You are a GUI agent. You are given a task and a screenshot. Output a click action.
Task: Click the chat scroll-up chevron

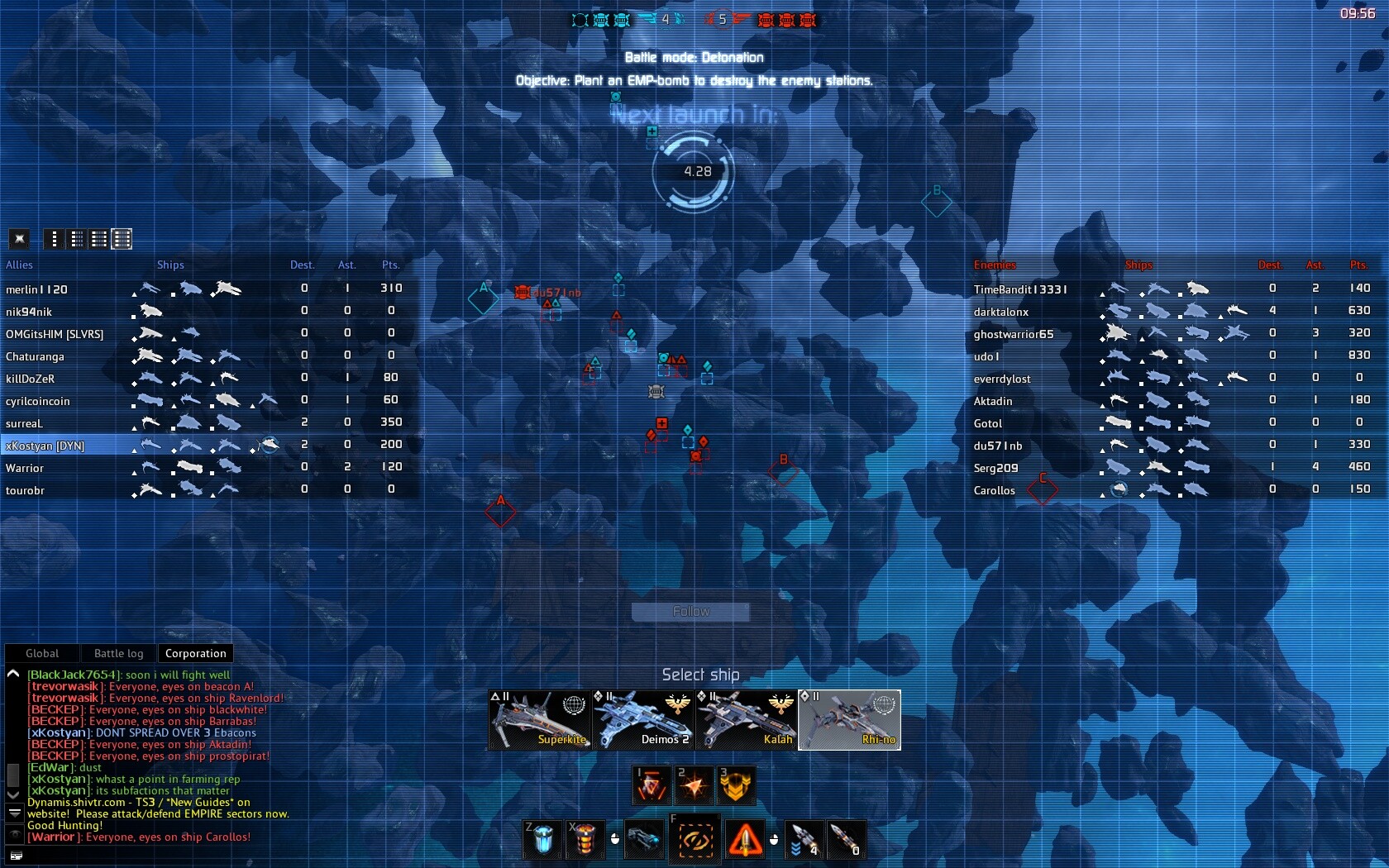pyautogui.click(x=12, y=674)
